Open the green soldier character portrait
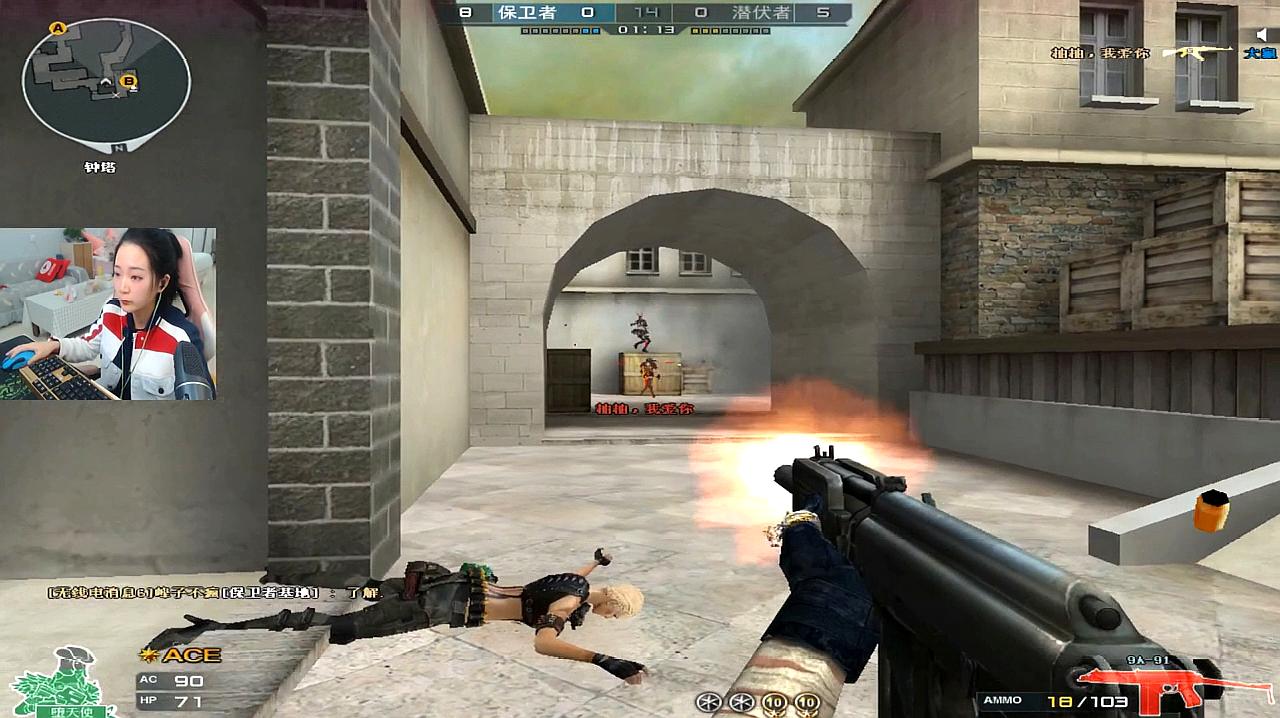Image resolution: width=1280 pixels, height=718 pixels. pyautogui.click(x=60, y=682)
